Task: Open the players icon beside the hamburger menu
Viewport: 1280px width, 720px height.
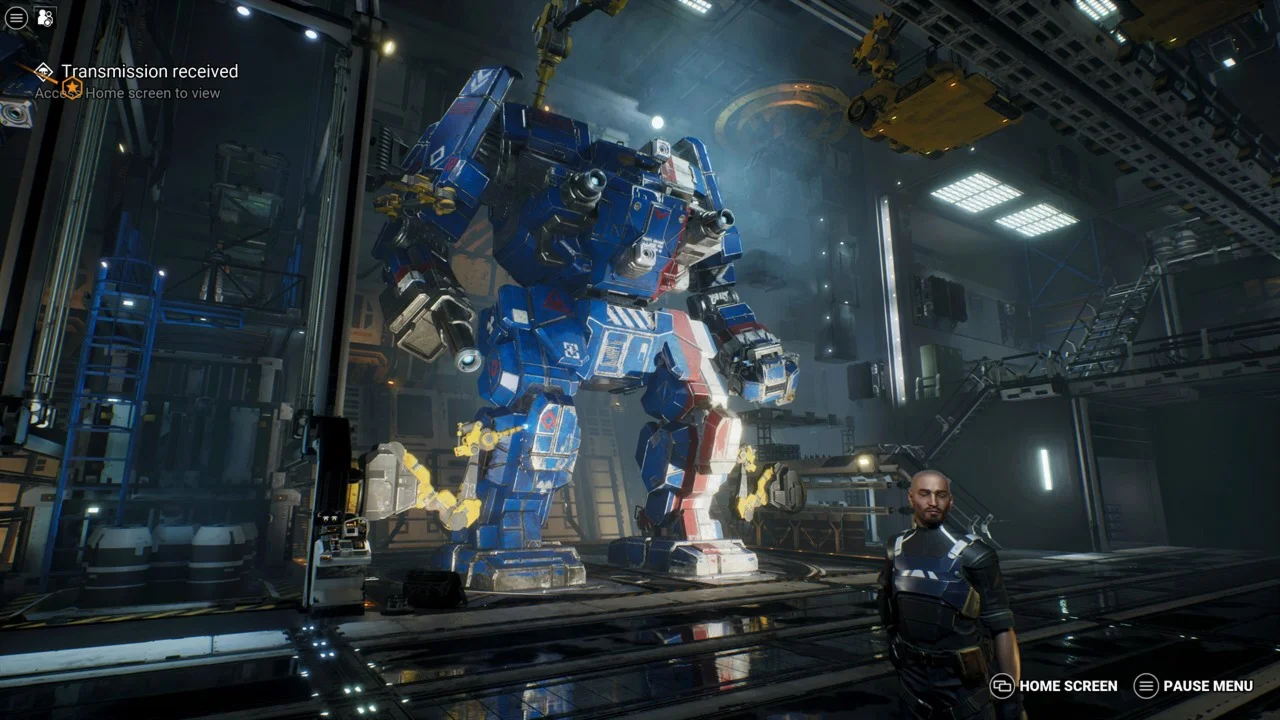Action: 45,18
